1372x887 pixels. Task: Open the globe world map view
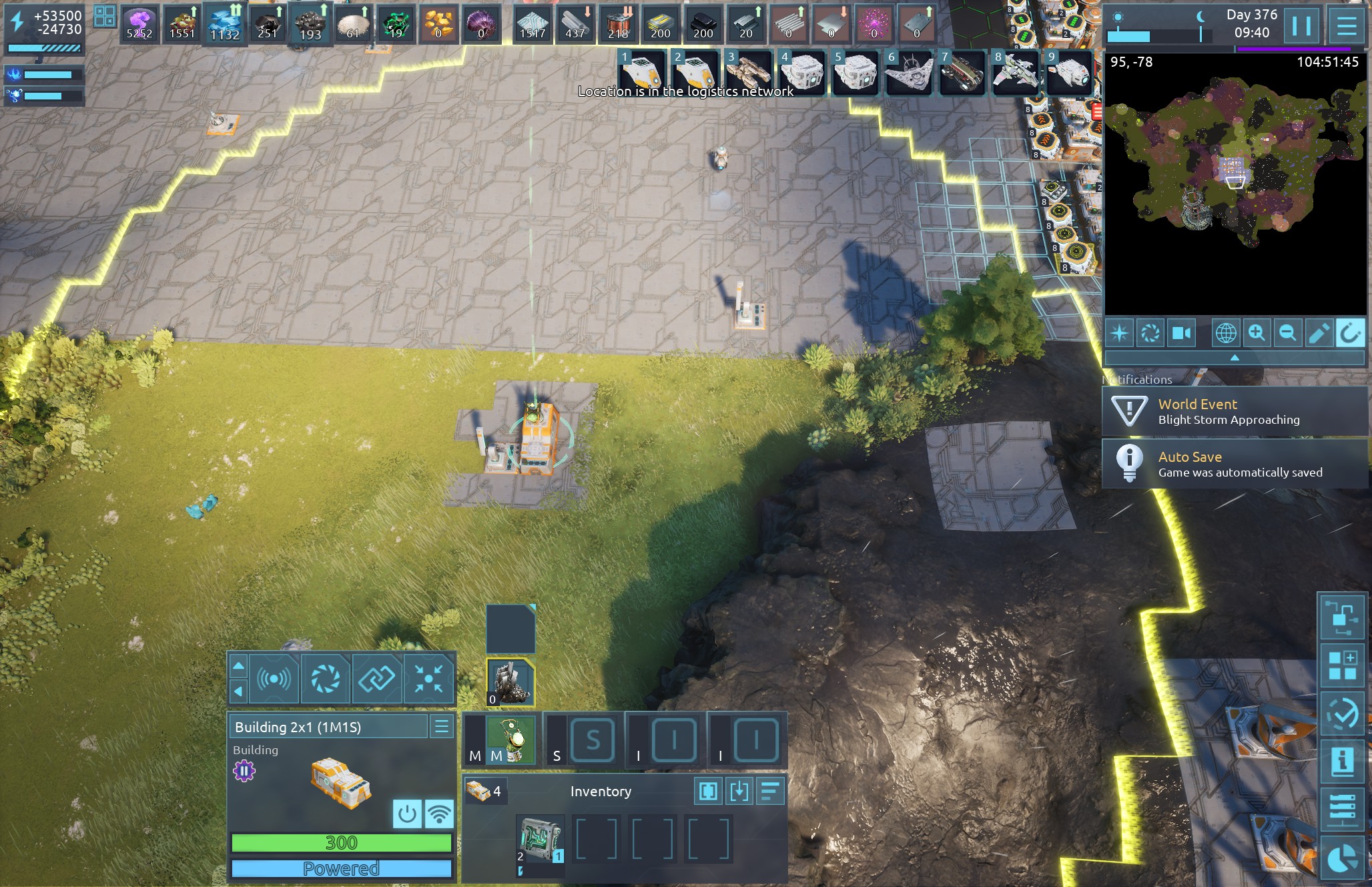pos(1226,332)
